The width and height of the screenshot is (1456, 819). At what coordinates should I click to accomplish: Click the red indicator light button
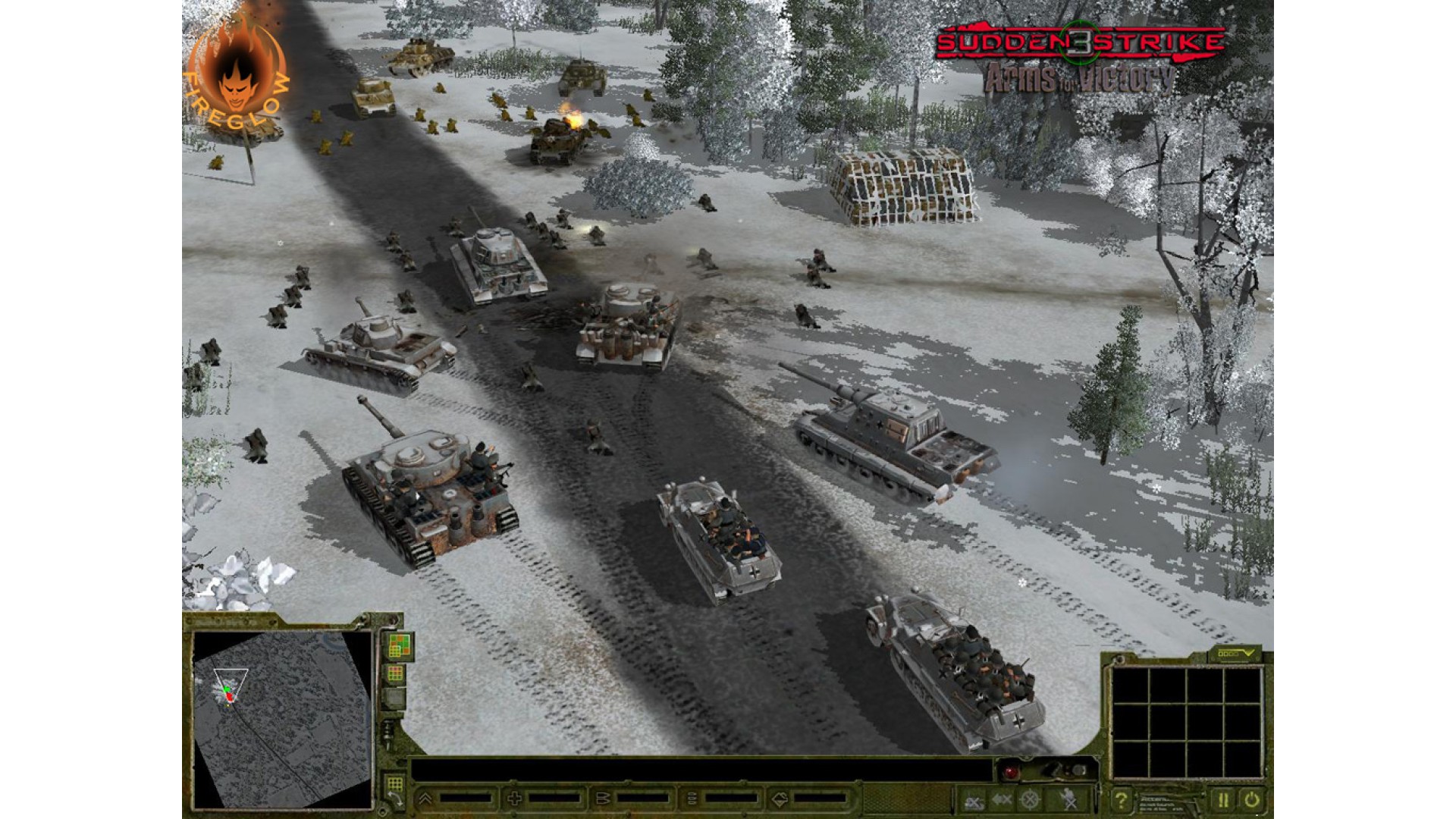tap(1011, 772)
